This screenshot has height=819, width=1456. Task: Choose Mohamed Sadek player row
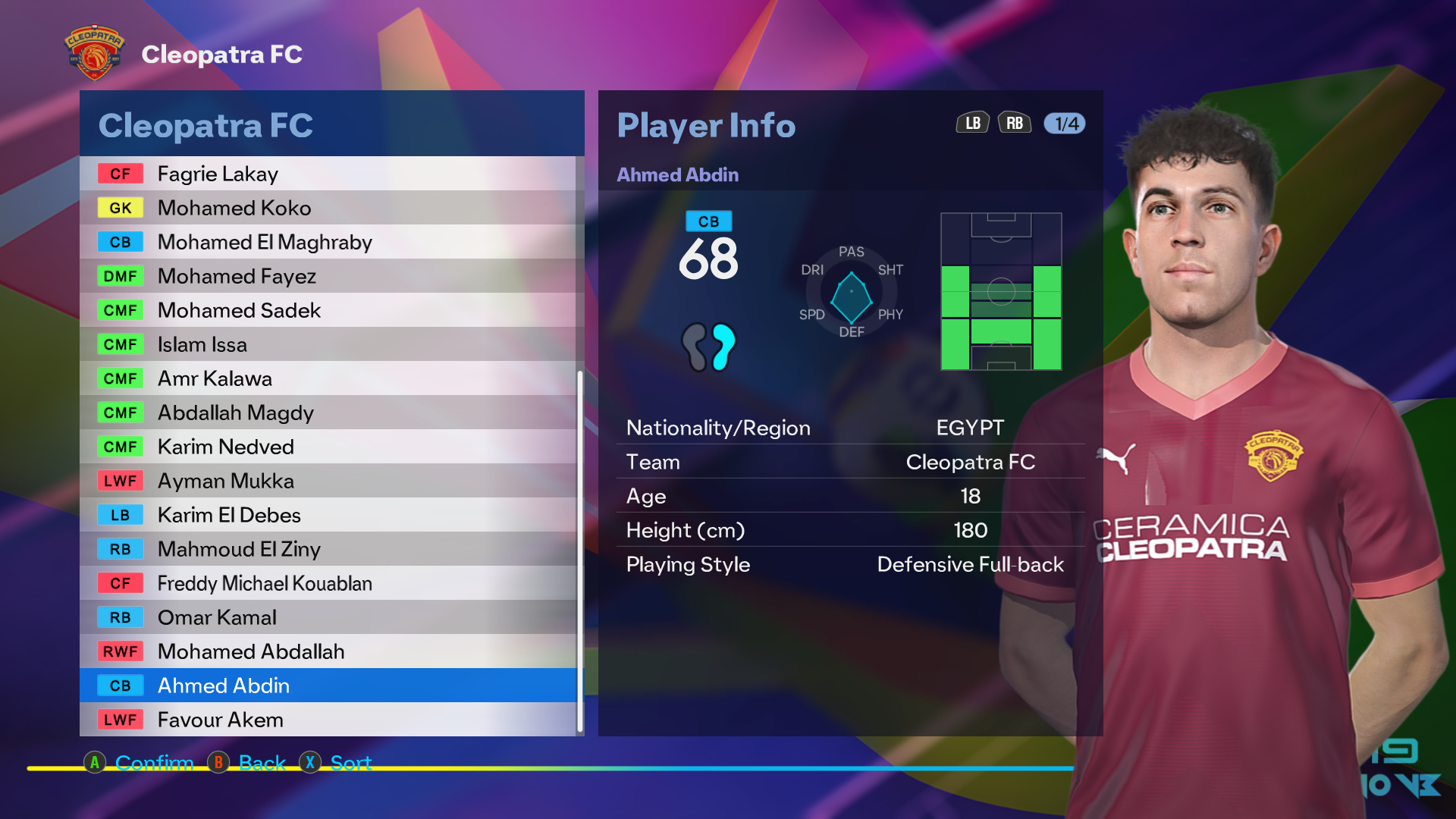[x=328, y=310]
